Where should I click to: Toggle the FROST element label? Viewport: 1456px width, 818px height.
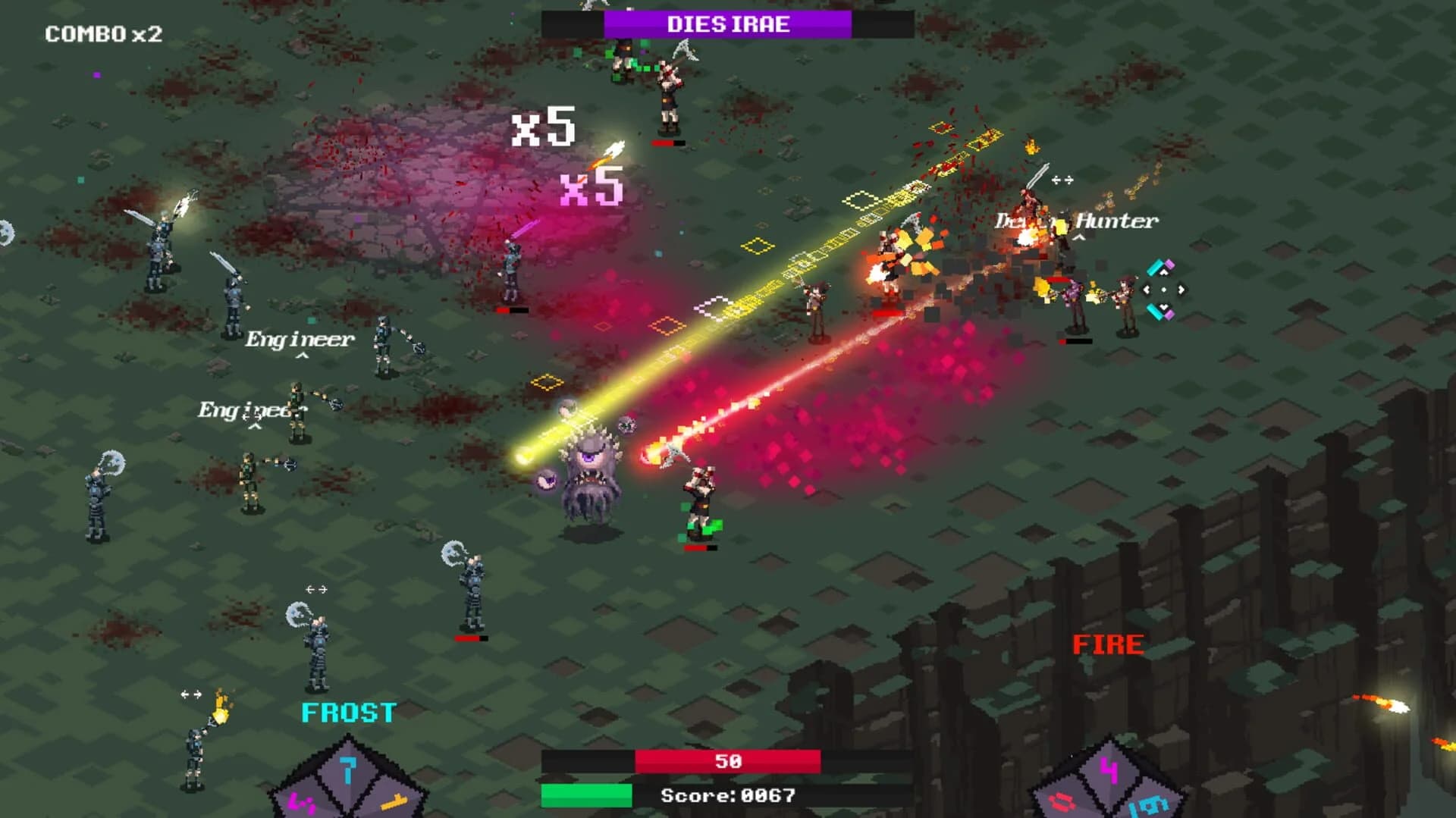point(348,713)
